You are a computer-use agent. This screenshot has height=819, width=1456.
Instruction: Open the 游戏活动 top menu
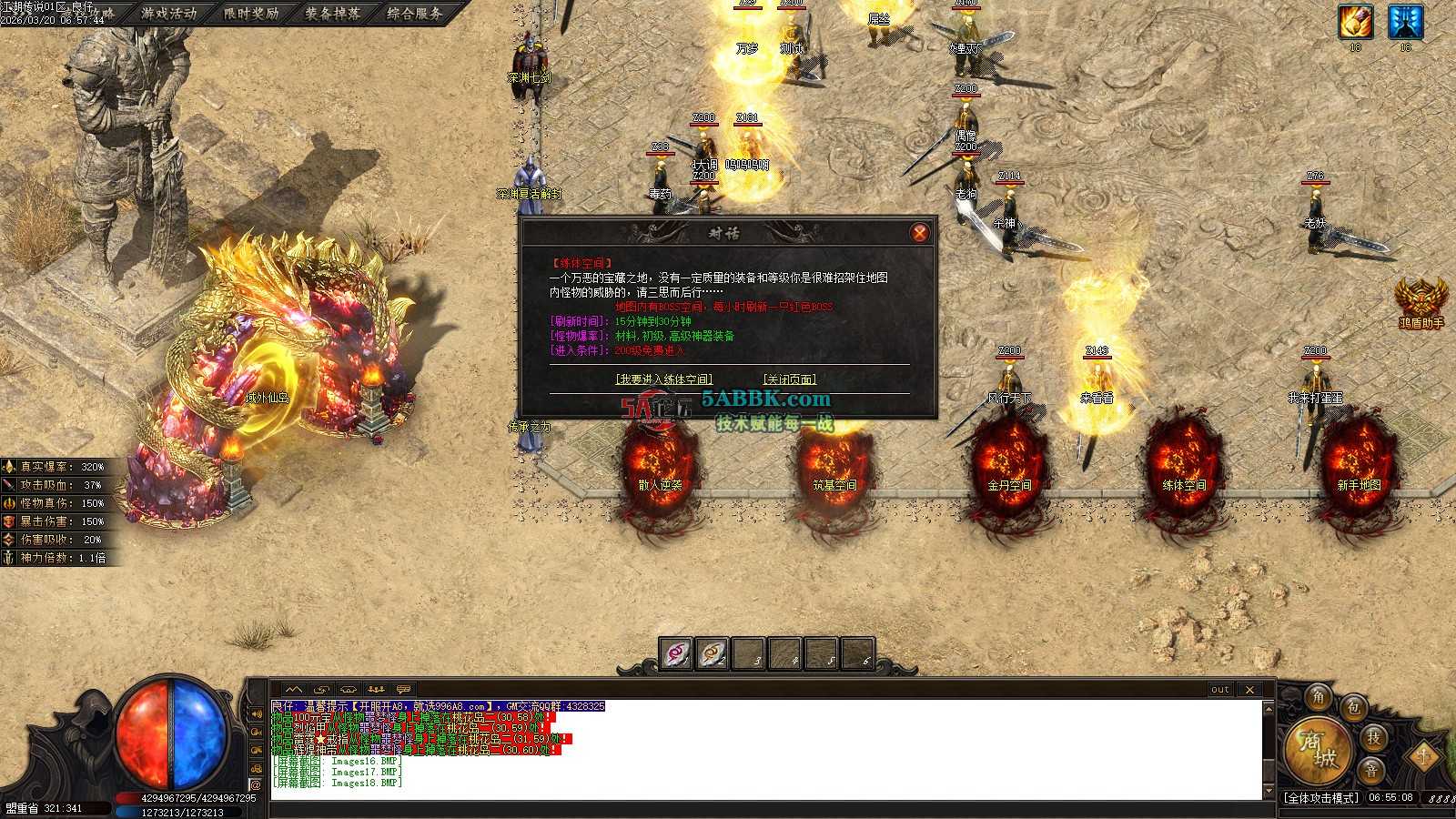pyautogui.click(x=169, y=14)
